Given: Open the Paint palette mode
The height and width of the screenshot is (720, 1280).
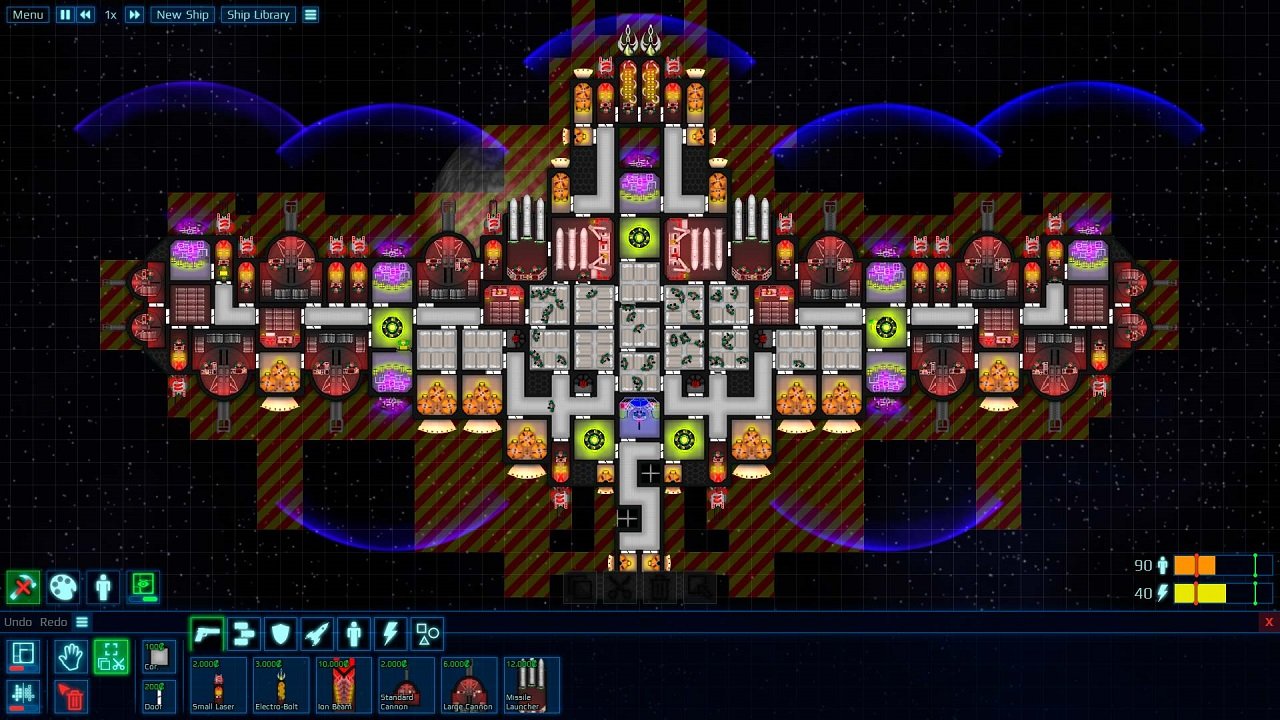Looking at the screenshot, I should [x=61, y=588].
